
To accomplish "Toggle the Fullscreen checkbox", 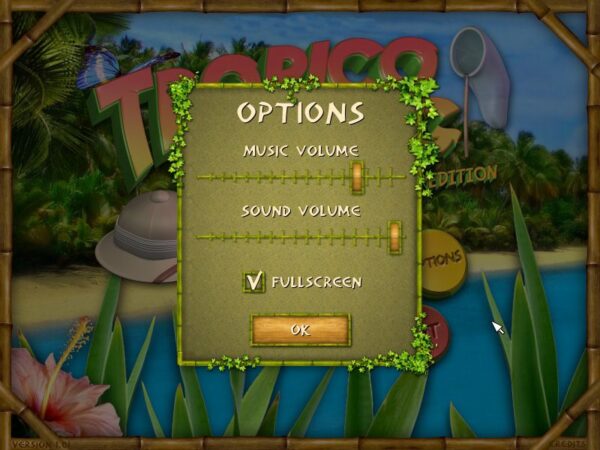I will pyautogui.click(x=254, y=282).
